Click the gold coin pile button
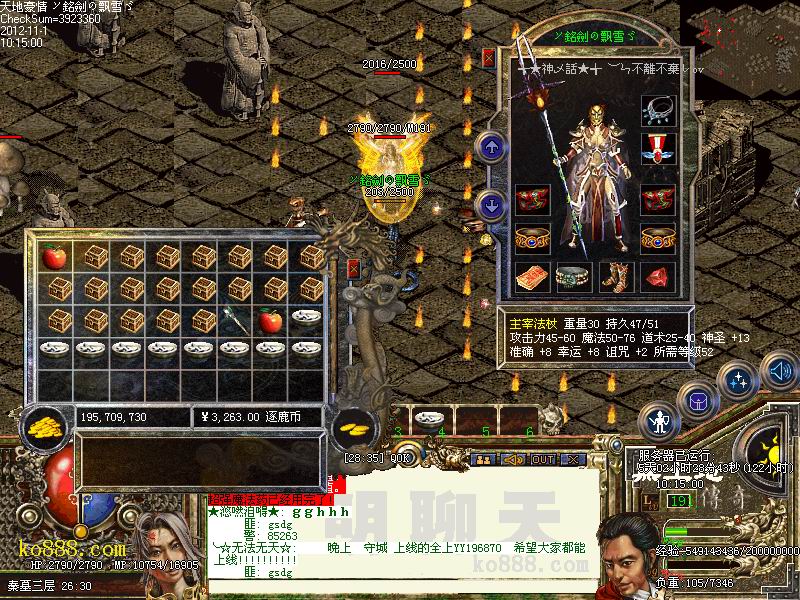Screen dimensions: 800x600 [x=42, y=427]
